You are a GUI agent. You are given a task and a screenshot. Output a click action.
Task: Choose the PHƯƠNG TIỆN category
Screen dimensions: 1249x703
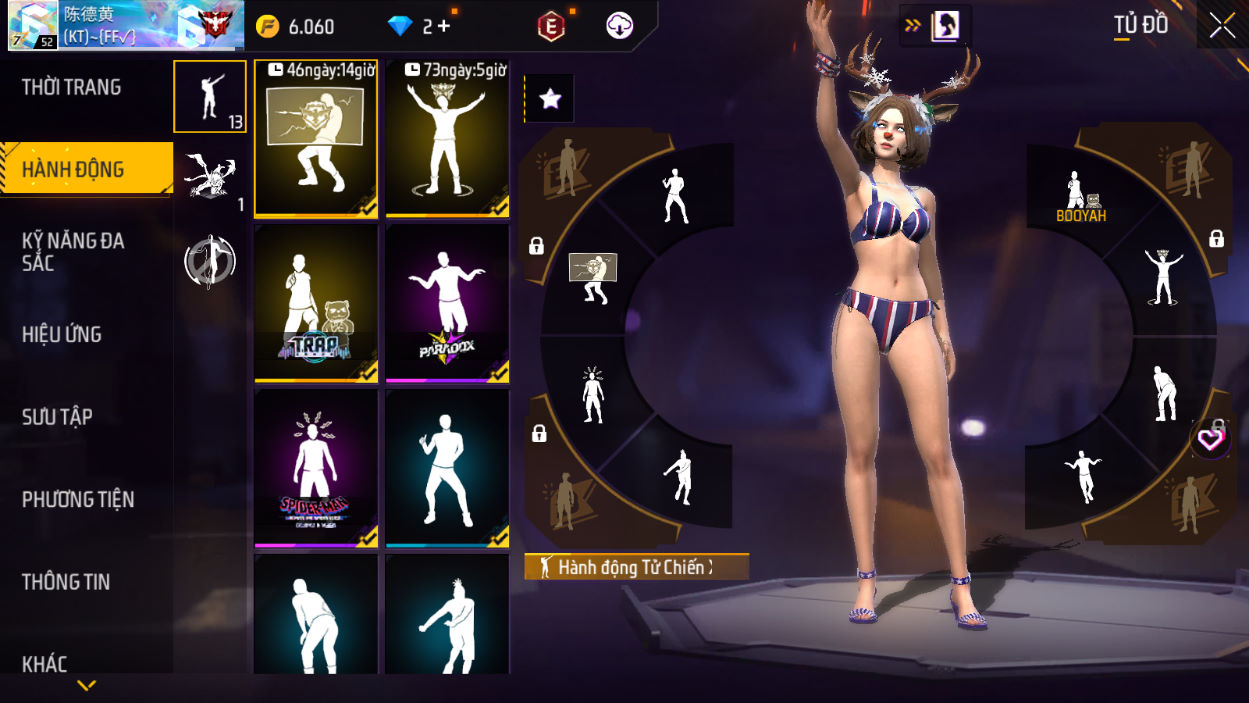pyautogui.click(x=78, y=499)
